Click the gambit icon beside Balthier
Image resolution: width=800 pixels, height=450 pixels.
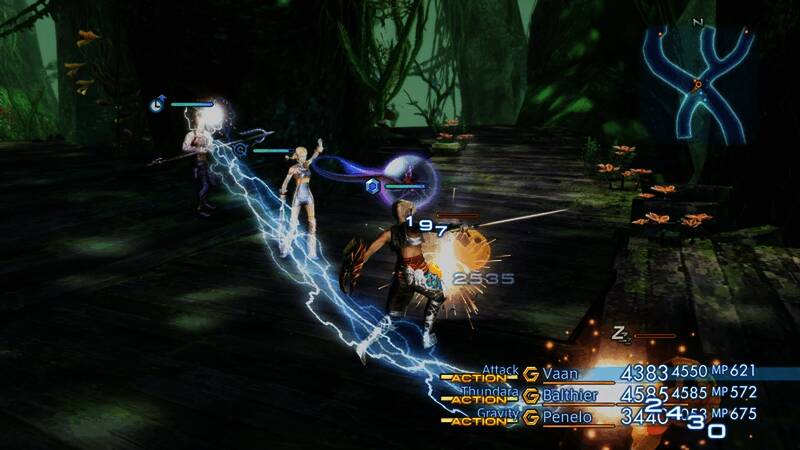tap(531, 396)
